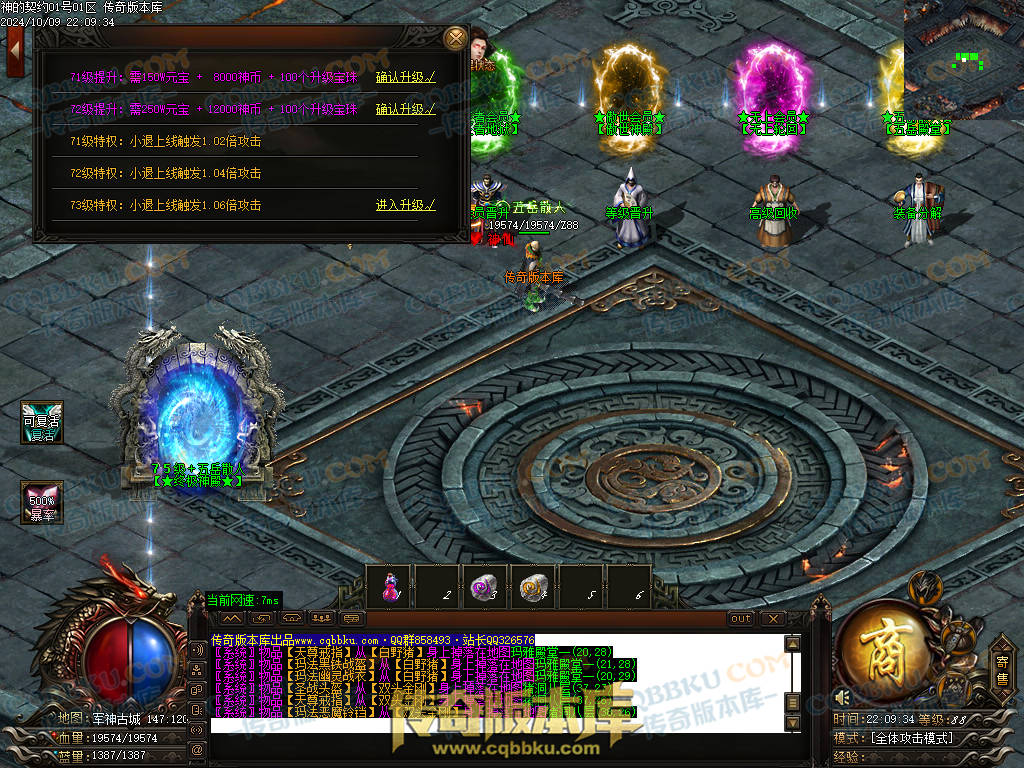The height and width of the screenshot is (768, 1024).
Task: Open the 寄售 consignment button
Action: [1002, 667]
